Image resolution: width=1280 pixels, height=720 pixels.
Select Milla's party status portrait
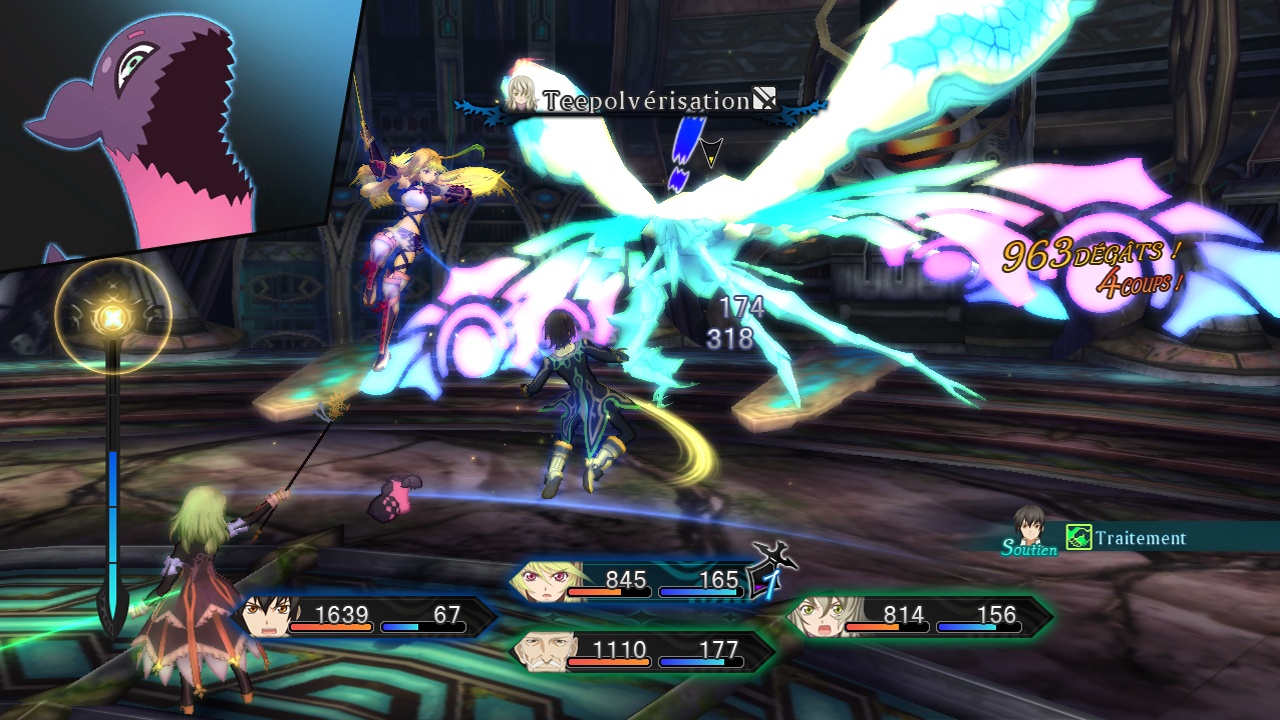(541, 582)
